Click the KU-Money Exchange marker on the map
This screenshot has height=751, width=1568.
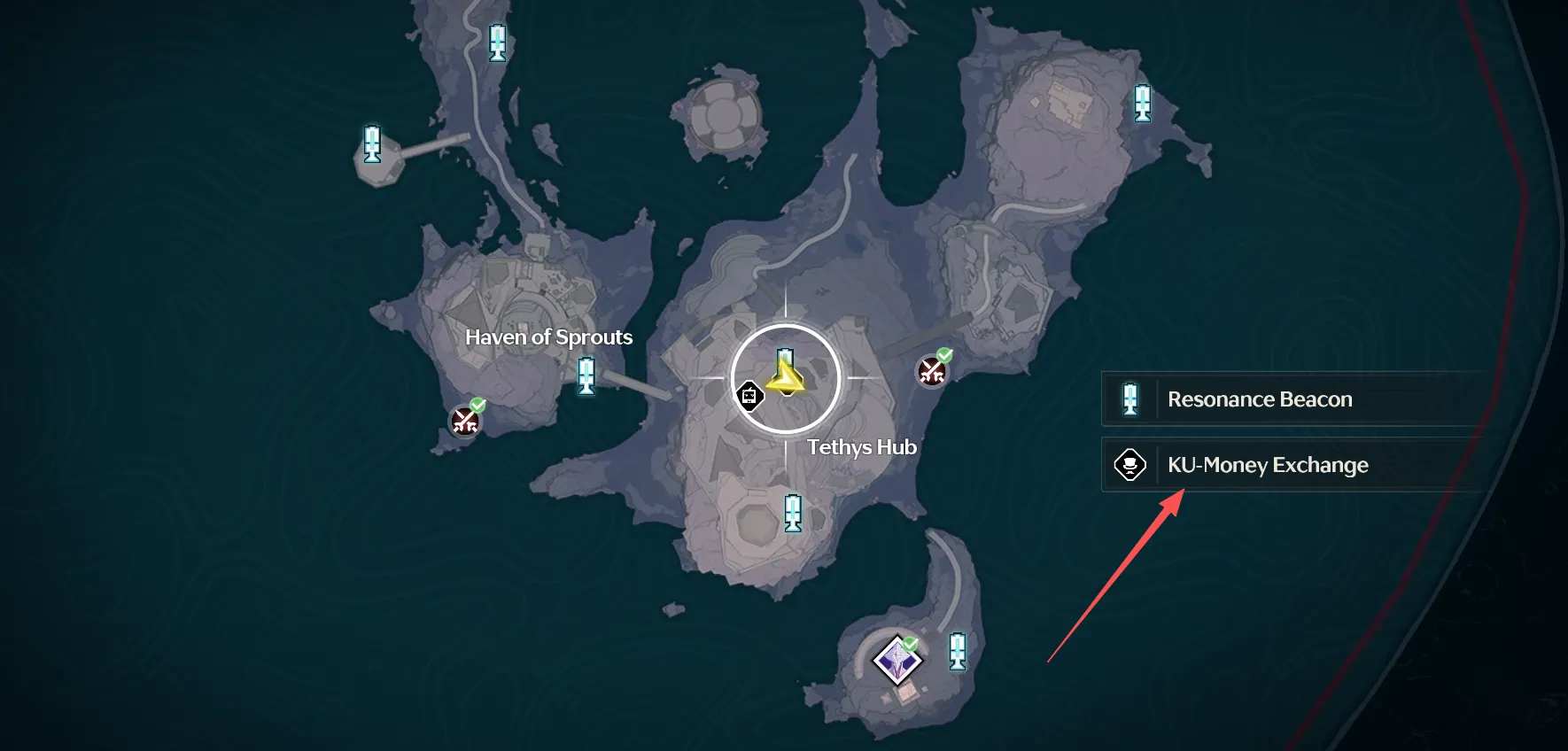click(x=749, y=395)
